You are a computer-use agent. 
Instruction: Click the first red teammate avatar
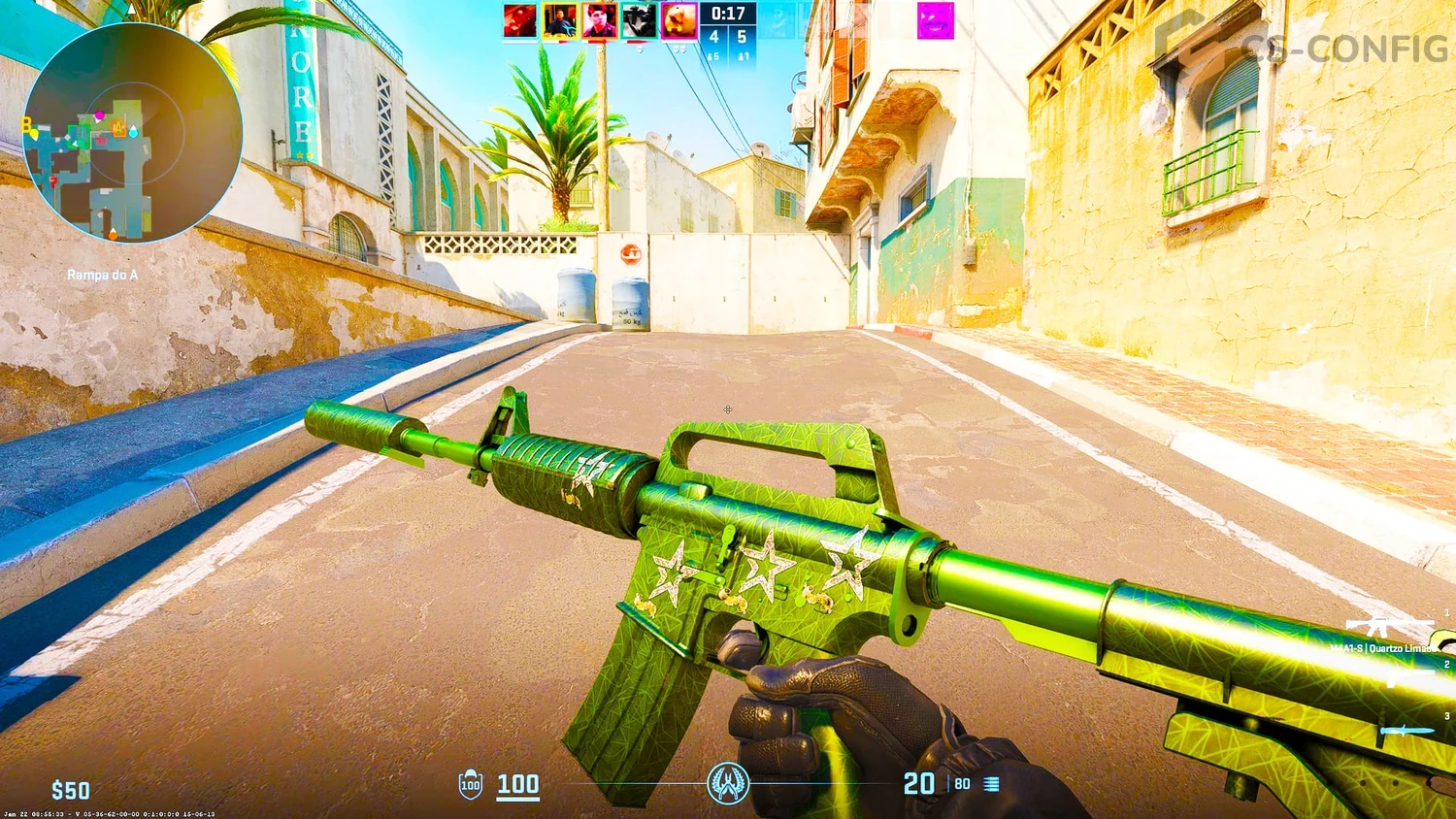click(x=519, y=20)
